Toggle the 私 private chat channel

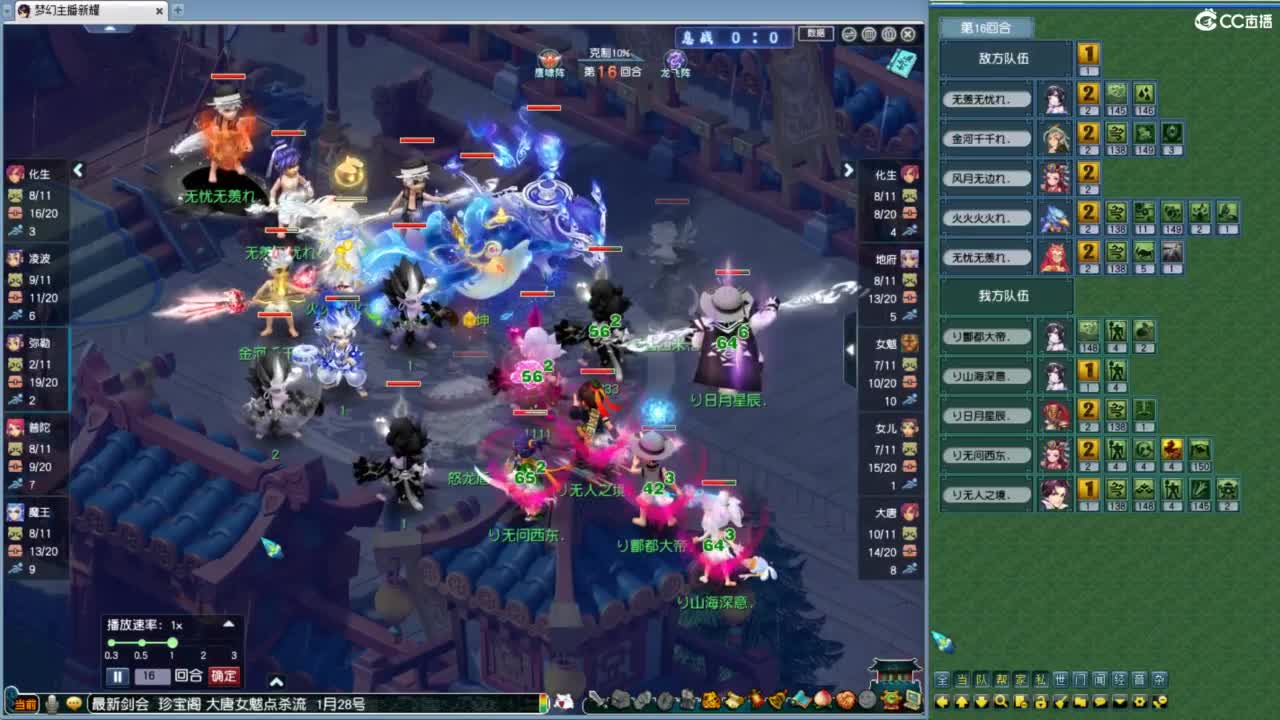pos(1038,679)
